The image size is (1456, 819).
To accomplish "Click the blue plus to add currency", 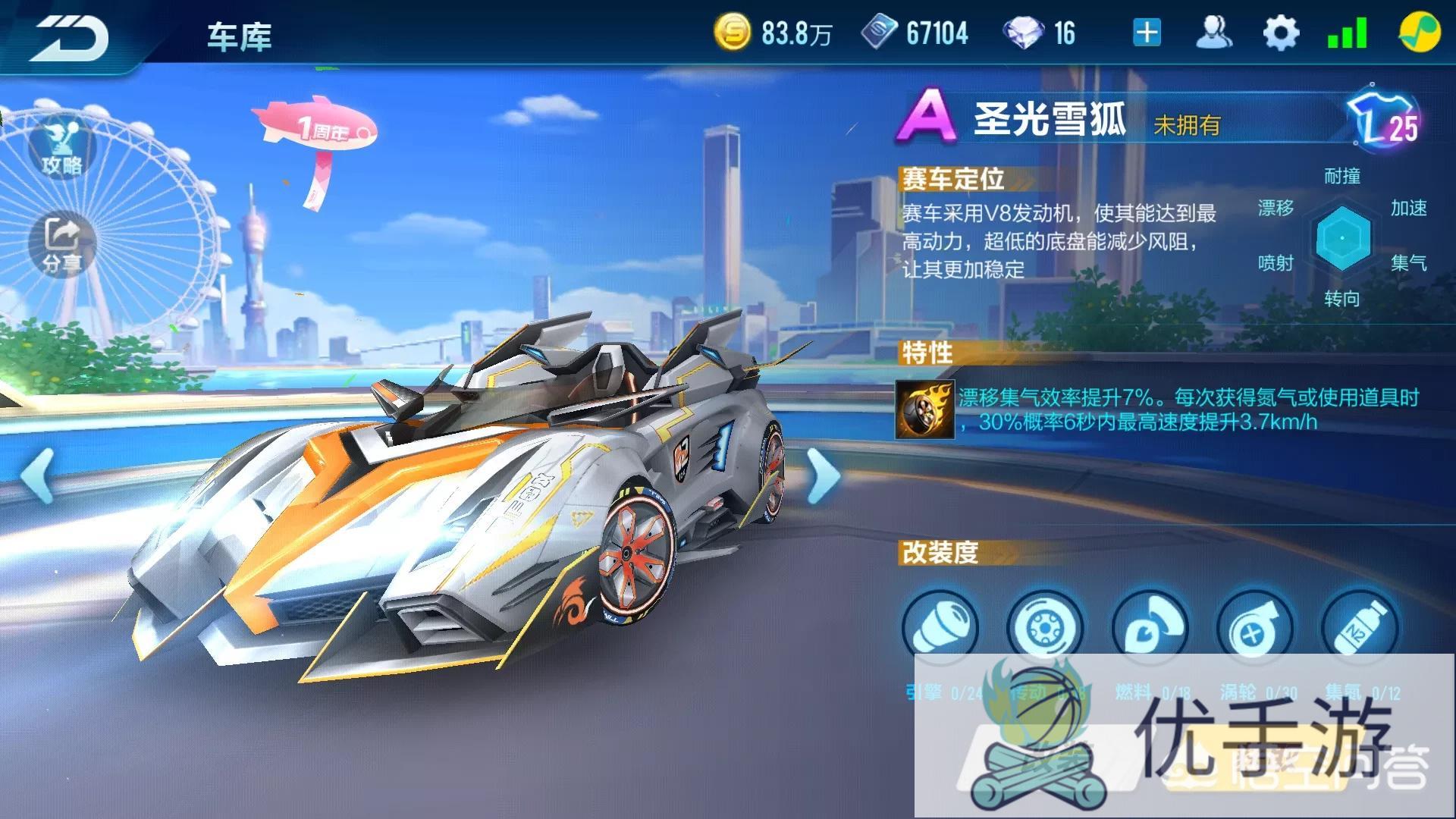I will coord(1147,33).
